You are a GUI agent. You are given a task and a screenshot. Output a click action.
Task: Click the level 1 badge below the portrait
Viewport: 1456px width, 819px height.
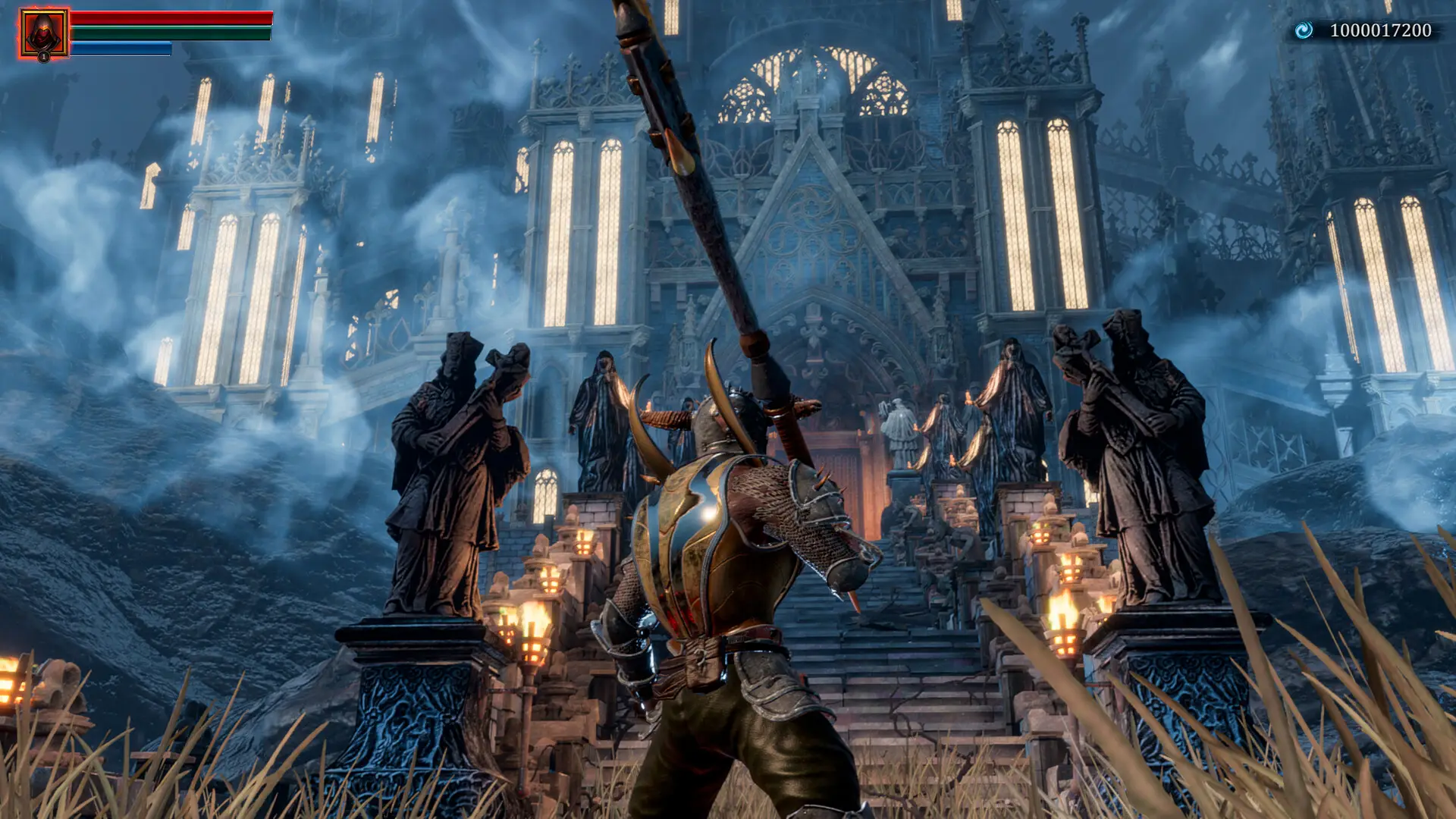tap(45, 58)
